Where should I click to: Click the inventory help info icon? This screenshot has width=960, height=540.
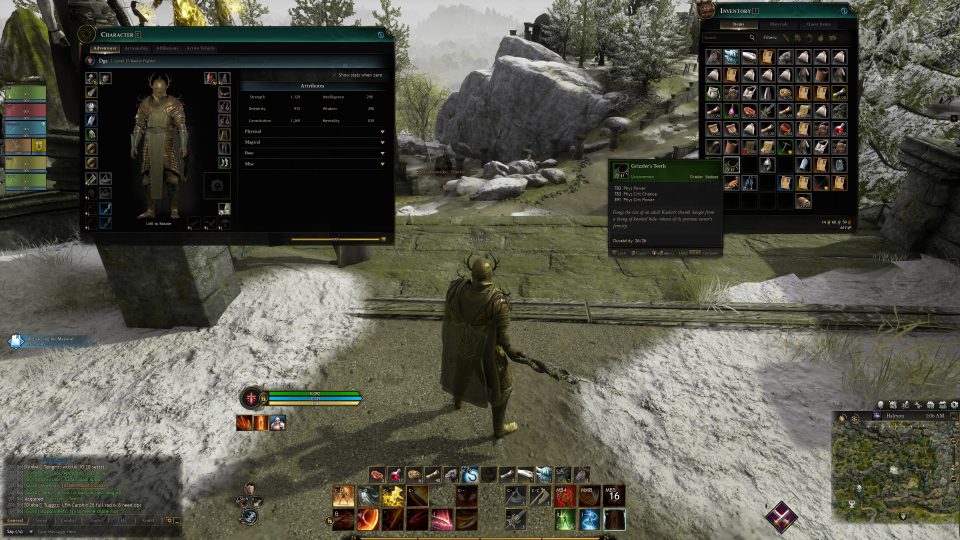coord(846,11)
